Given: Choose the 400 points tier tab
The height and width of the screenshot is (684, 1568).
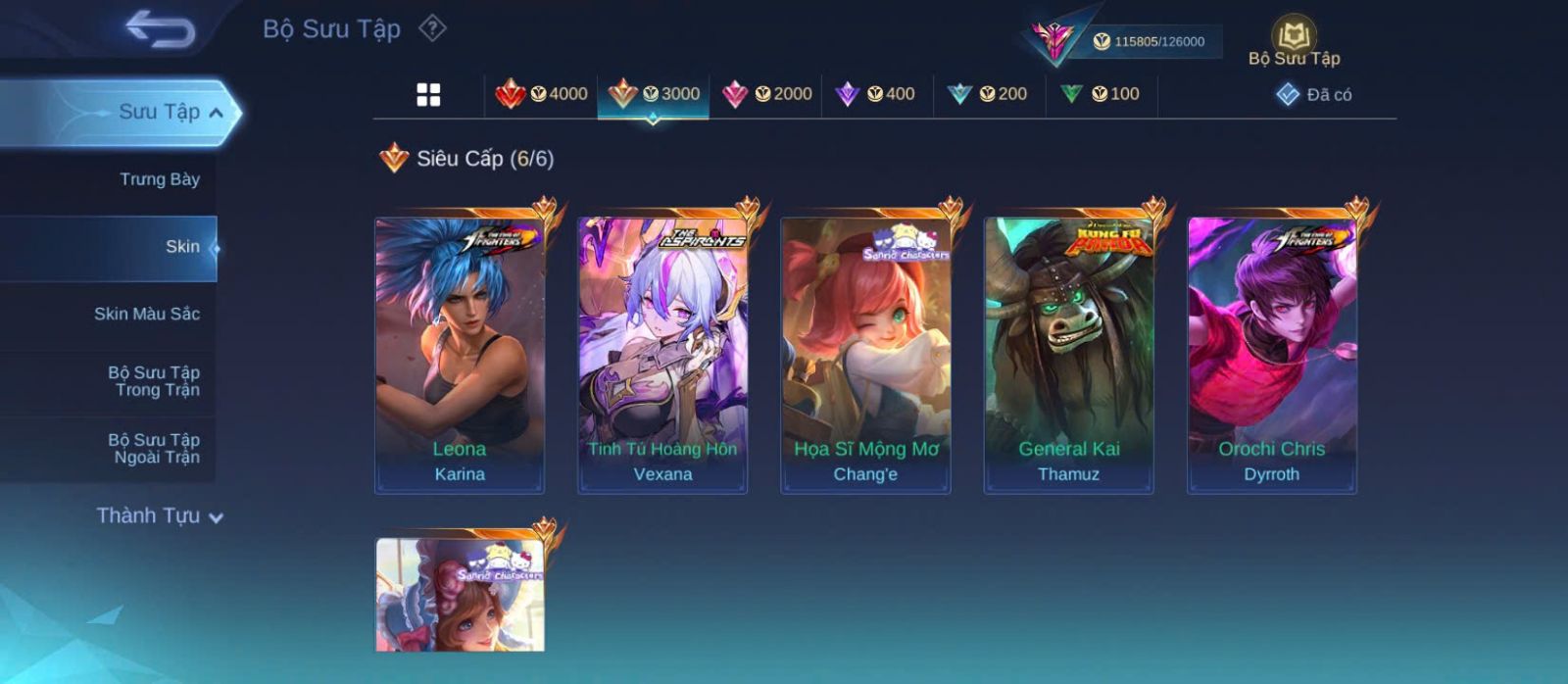Looking at the screenshot, I should [875, 94].
